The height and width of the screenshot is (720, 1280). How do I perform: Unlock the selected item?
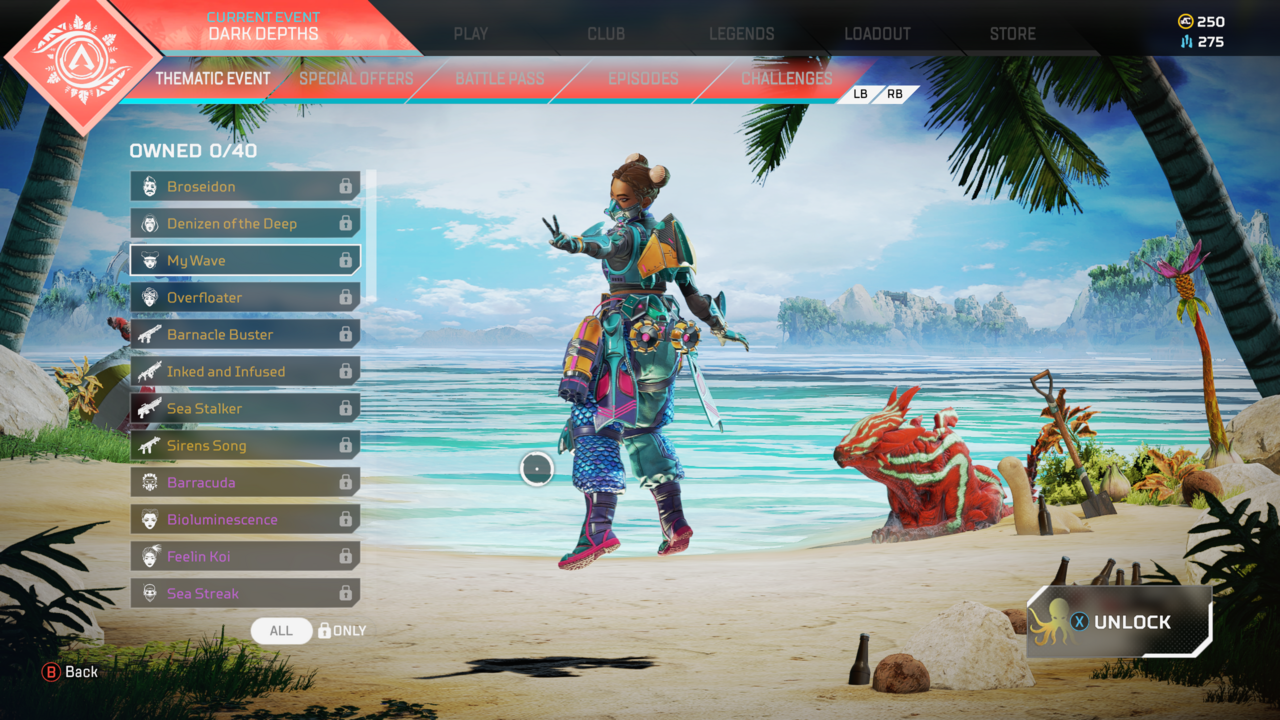tap(1120, 622)
